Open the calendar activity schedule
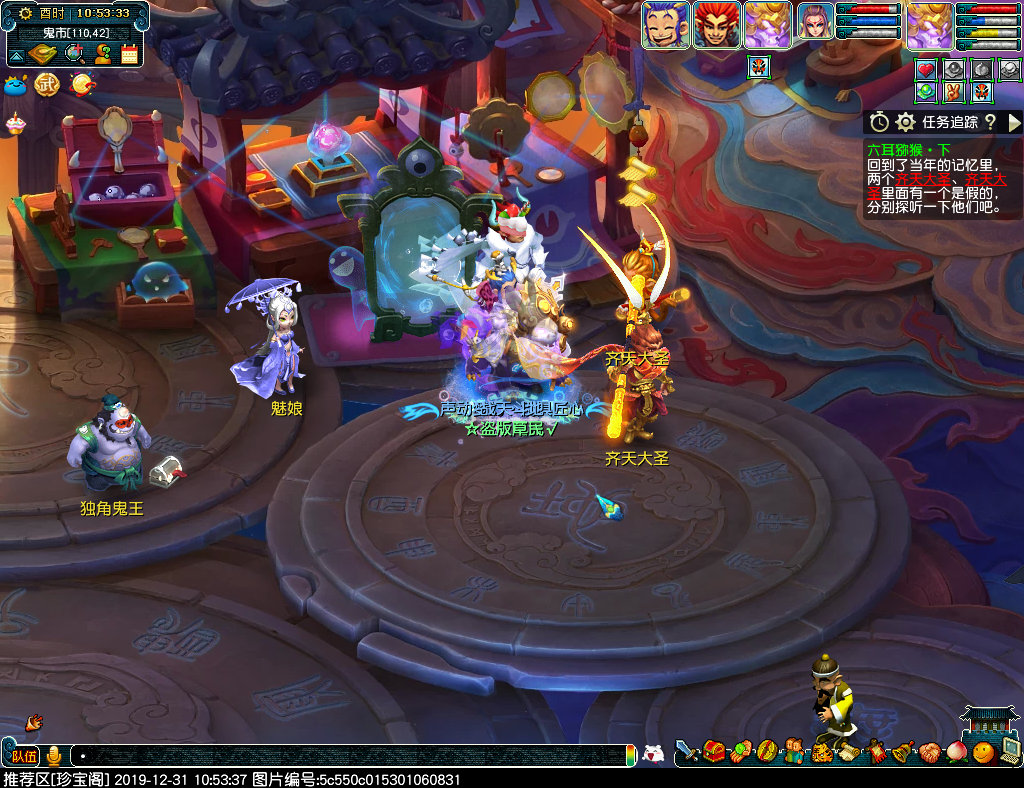Screen dimensions: 1024x788 point(129,54)
